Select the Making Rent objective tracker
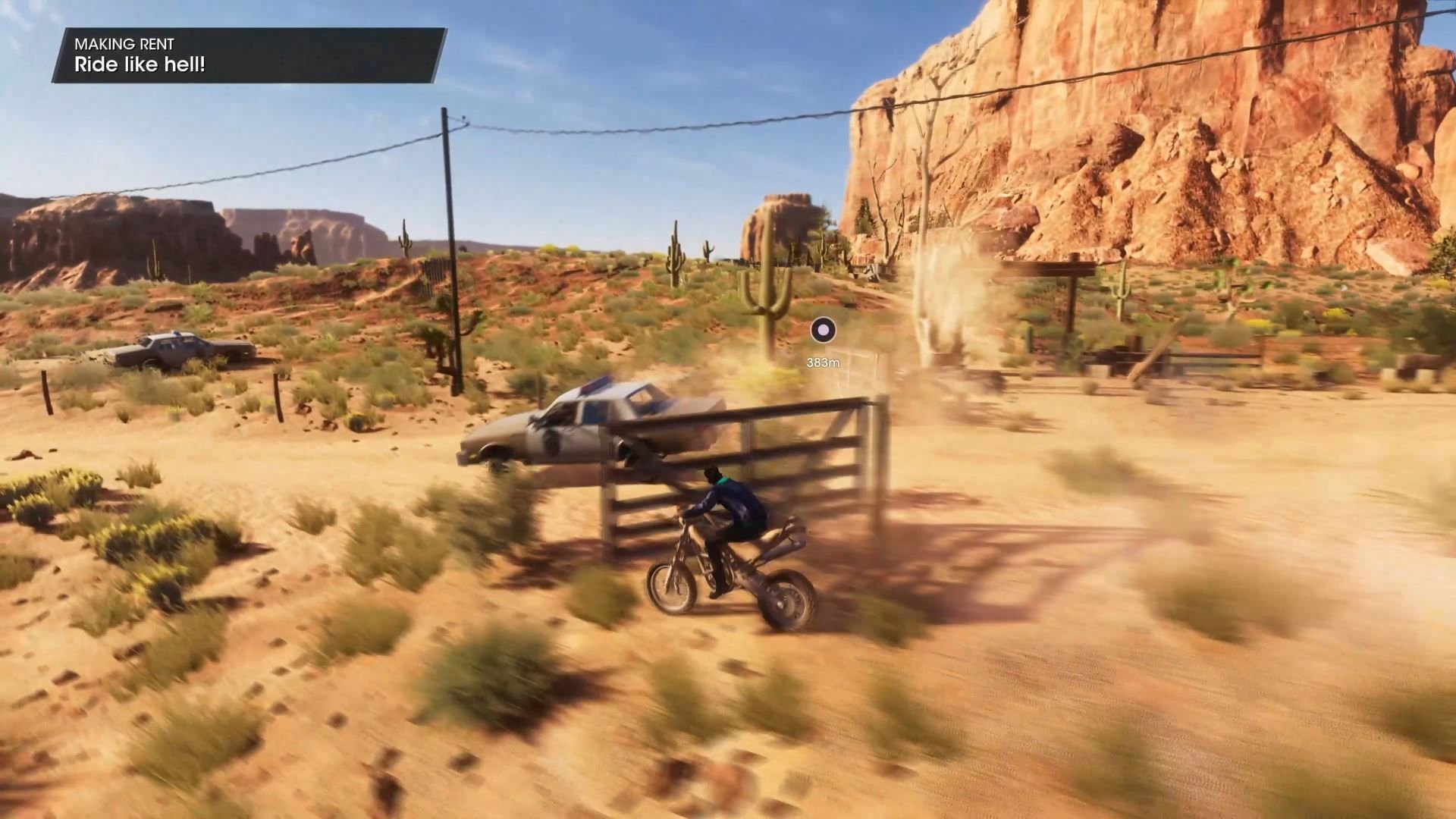 [x=249, y=55]
